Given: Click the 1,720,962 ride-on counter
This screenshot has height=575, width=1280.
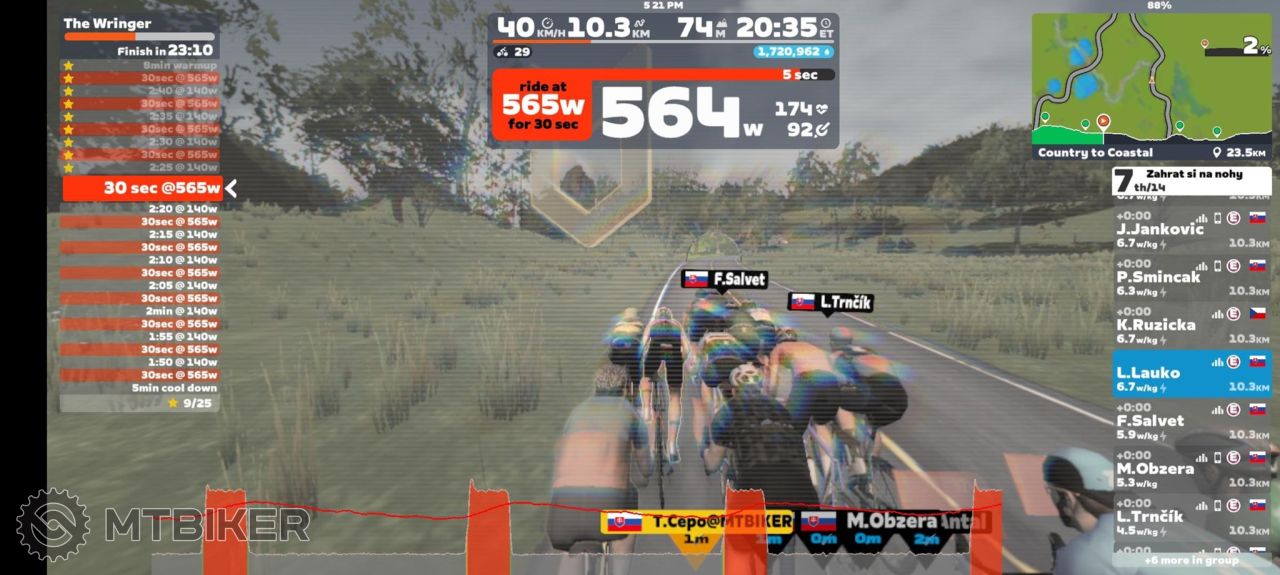Looking at the screenshot, I should click(x=794, y=51).
